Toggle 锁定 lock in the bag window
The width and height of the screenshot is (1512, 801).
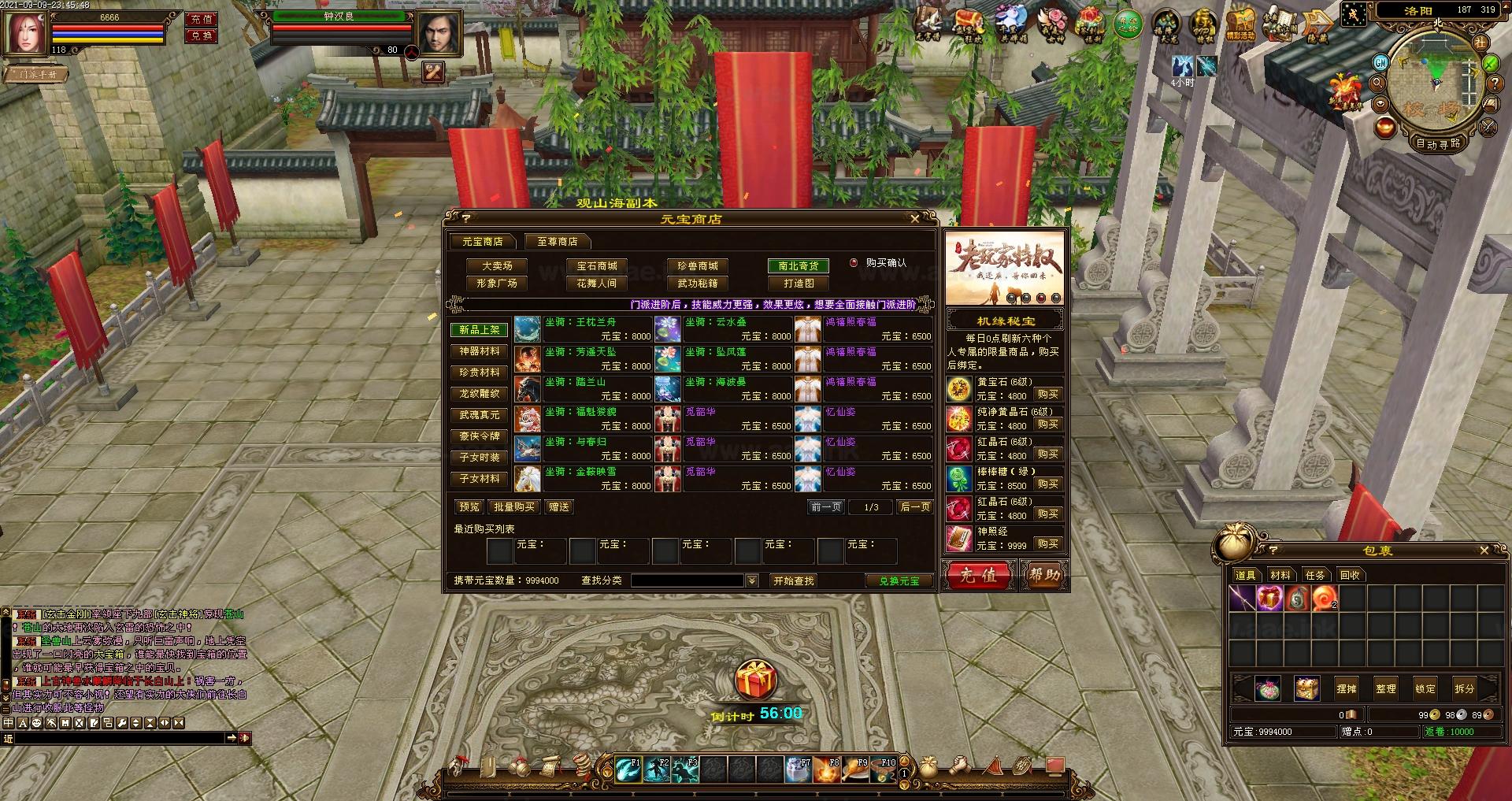[x=1427, y=688]
